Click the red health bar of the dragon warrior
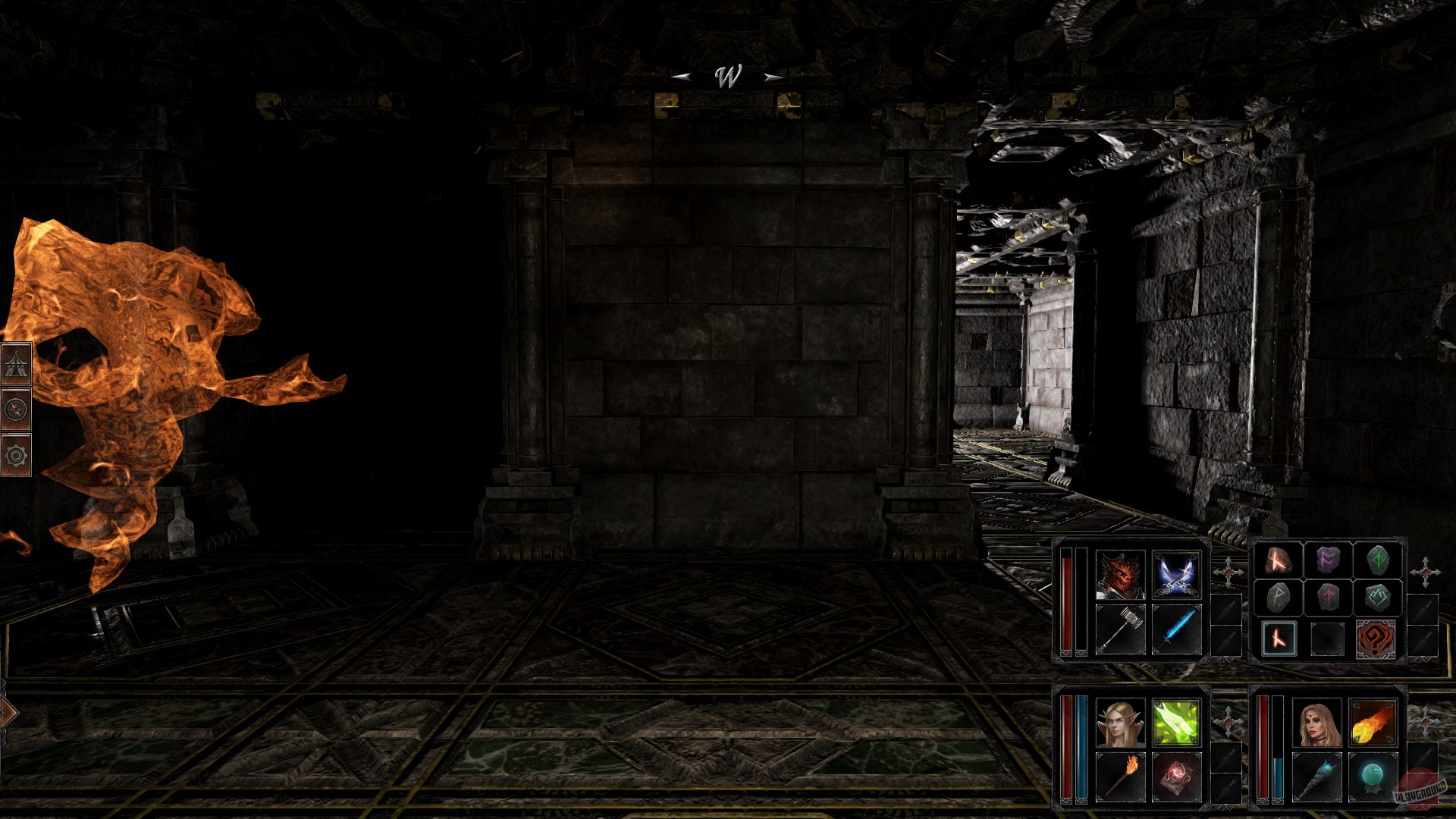Viewport: 1456px width, 819px height. click(x=1068, y=599)
